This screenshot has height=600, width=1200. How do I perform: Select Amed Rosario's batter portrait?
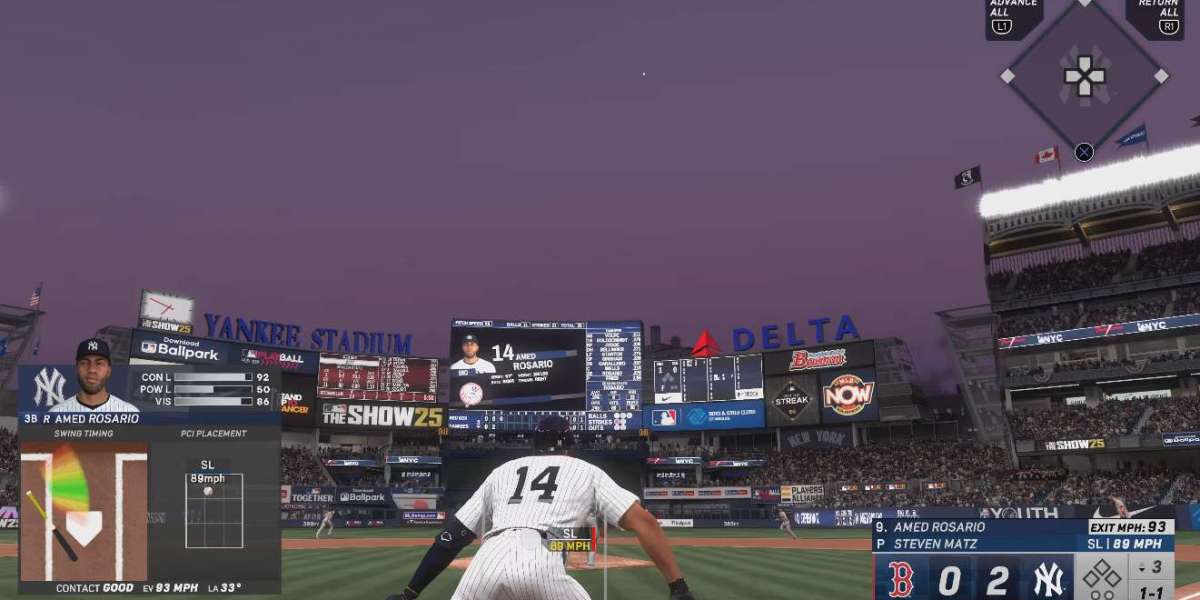click(x=93, y=376)
